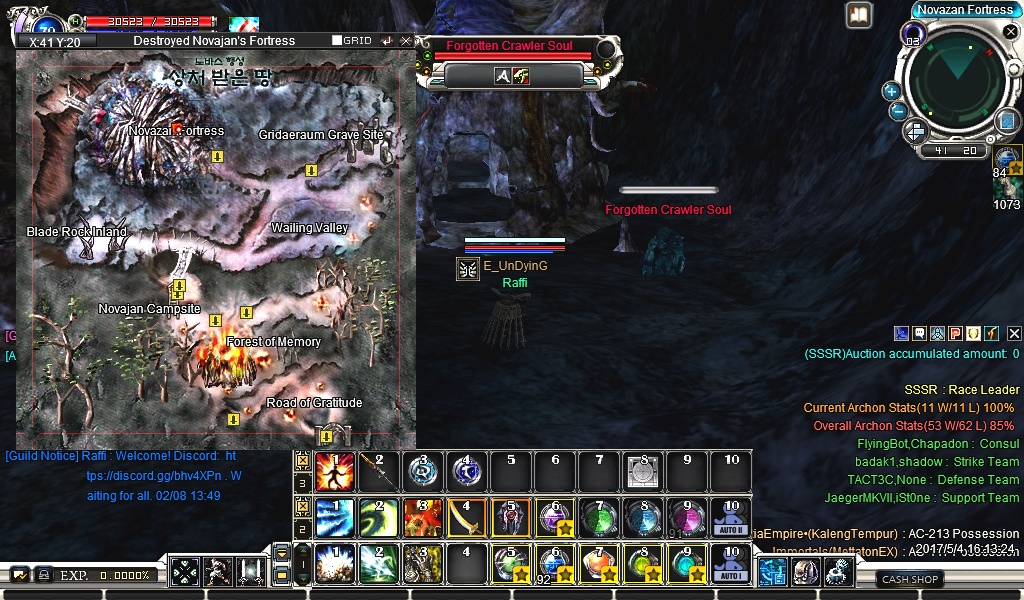This screenshot has height=600, width=1024.
Task: Toggle the AUTO II hotbar slot
Action: (731, 517)
